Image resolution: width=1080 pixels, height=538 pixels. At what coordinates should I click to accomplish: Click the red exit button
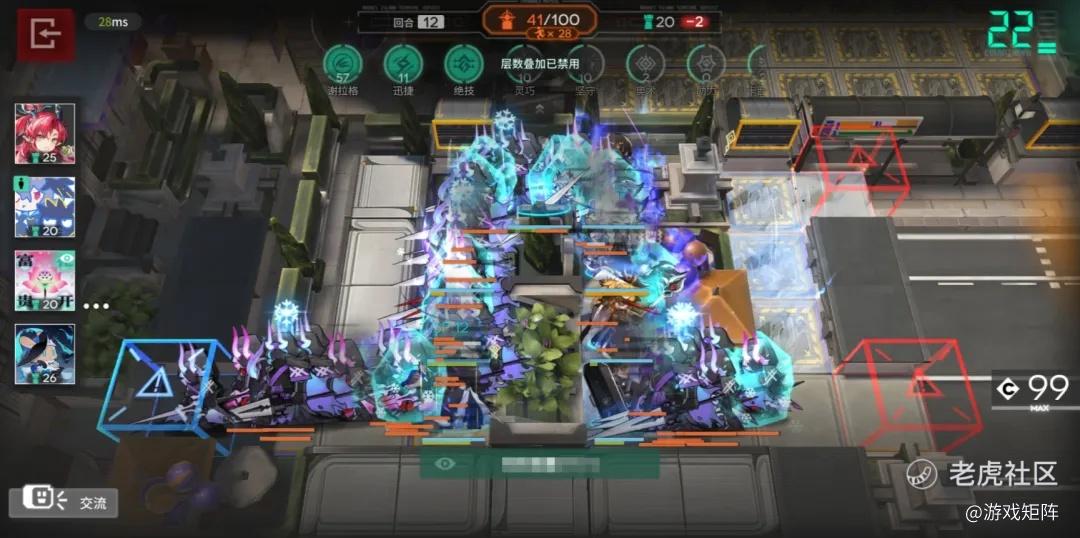[45, 34]
